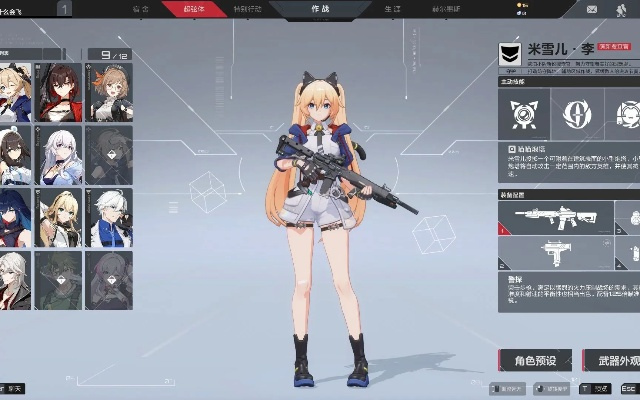
Task: Select the white-haired woman in blue portrait
Action: pos(60,154)
